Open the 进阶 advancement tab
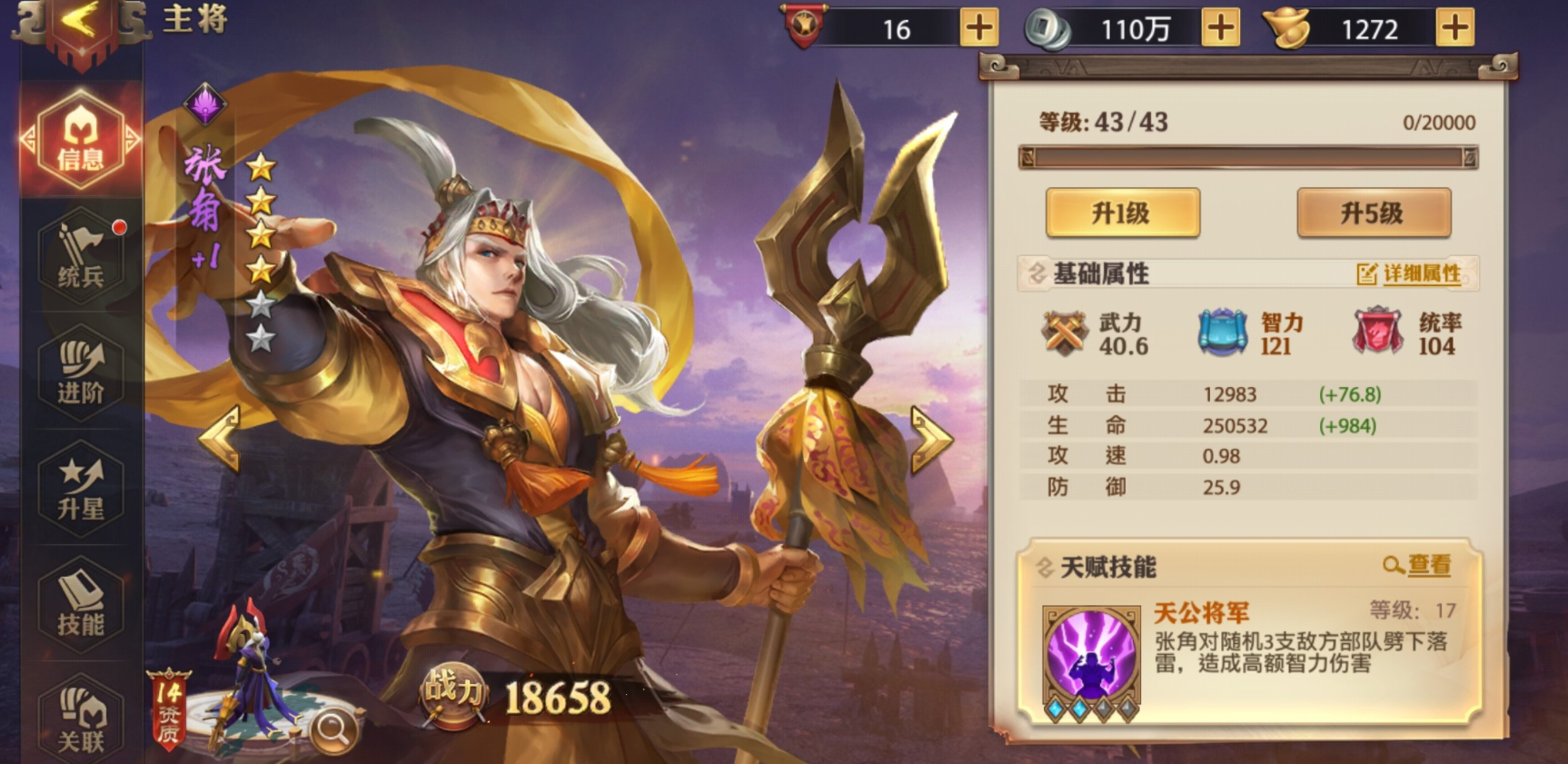This screenshot has height=764, width=1568. click(x=80, y=372)
